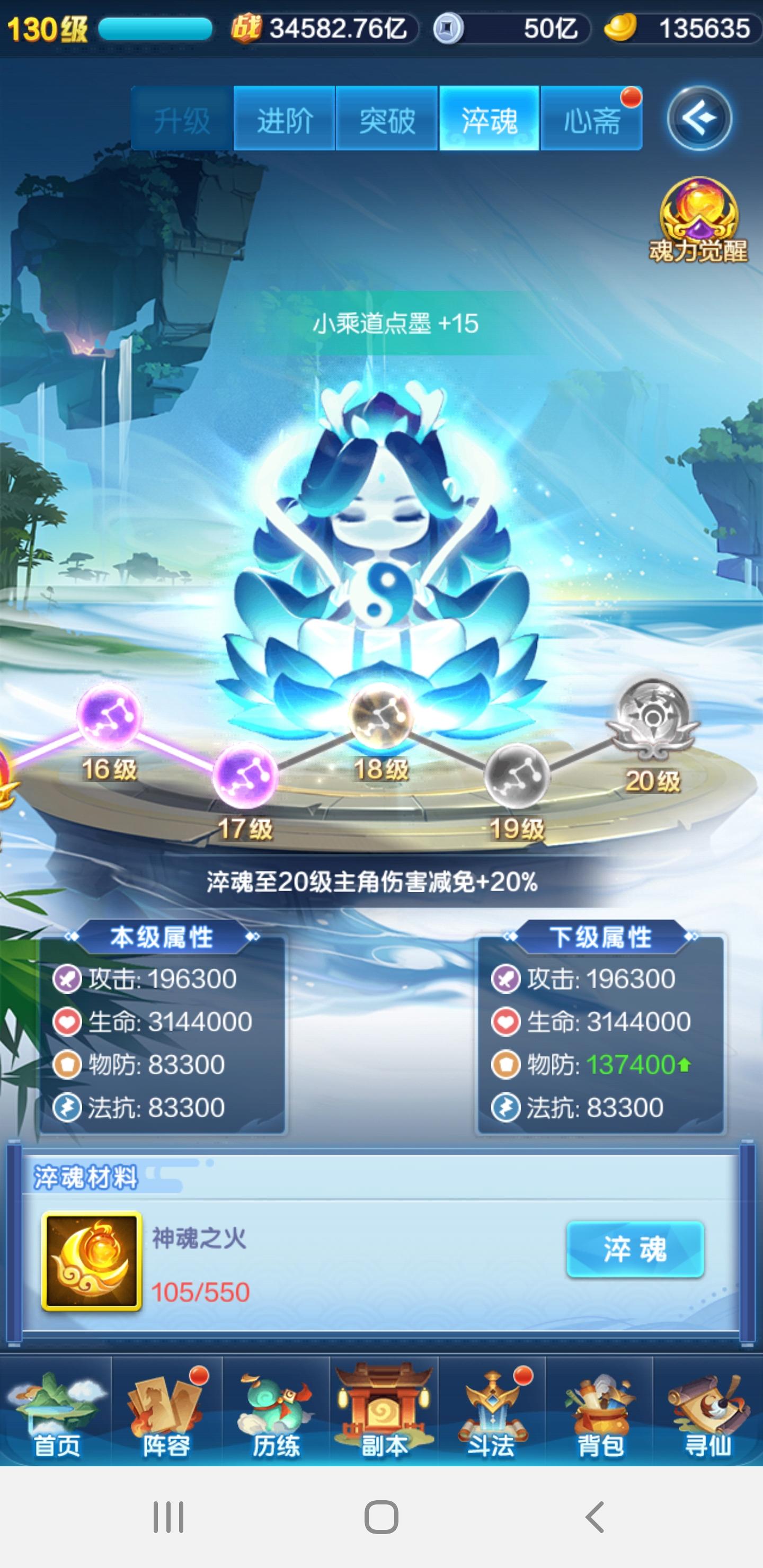The width and height of the screenshot is (763, 1568).
Task: Open the 副本 dungeon panel
Action: [x=383, y=1412]
